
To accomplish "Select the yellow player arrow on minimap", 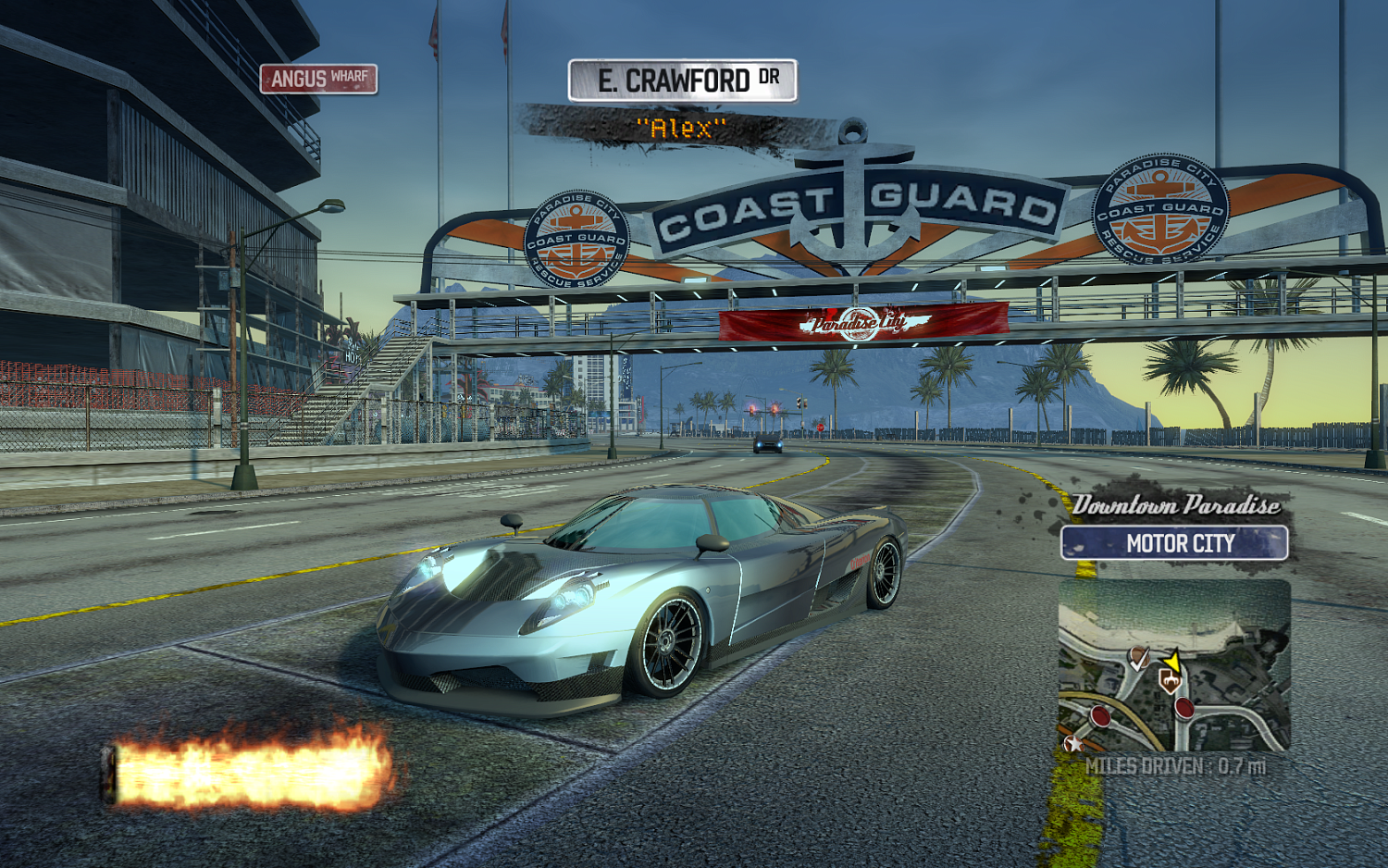I will pyautogui.click(x=1173, y=661).
